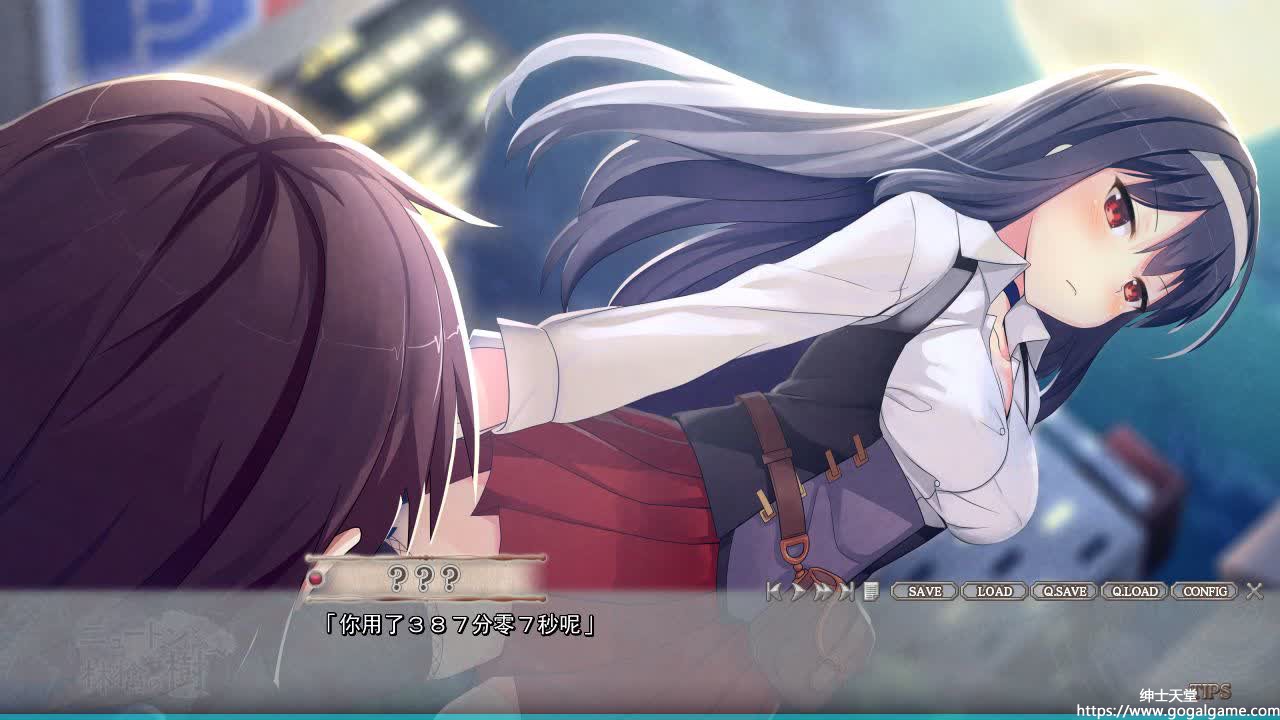Open the TIPS glossary
The image size is (1280, 720).
pos(1212,691)
